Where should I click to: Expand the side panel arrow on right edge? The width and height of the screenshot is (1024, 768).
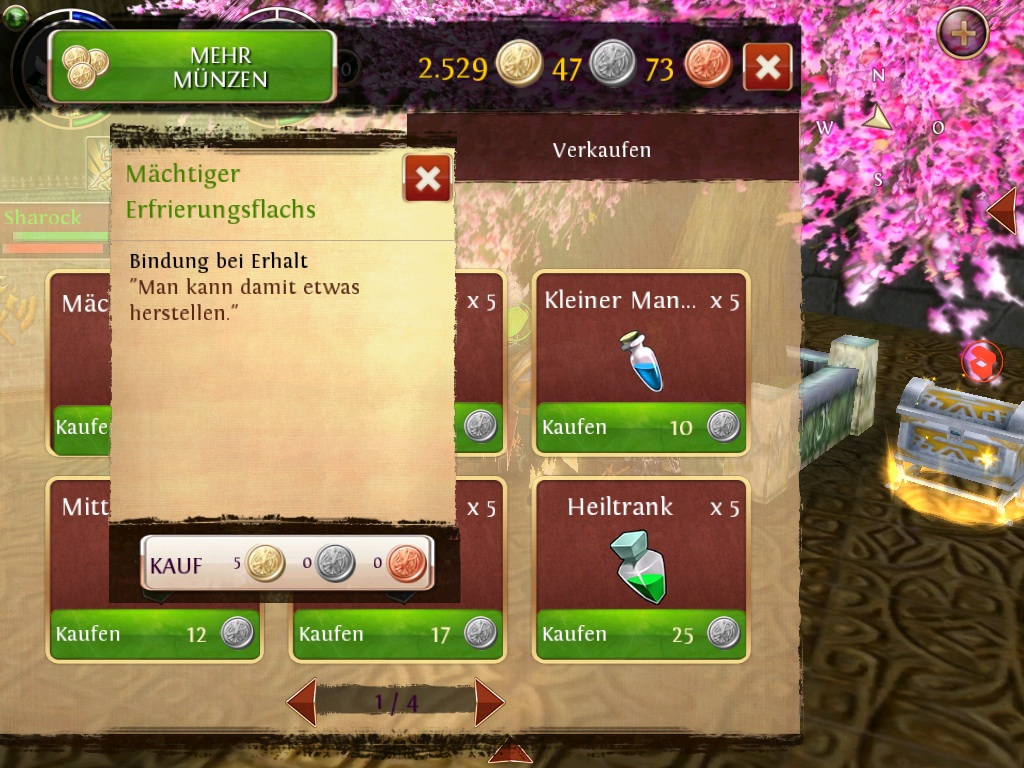[x=1002, y=210]
